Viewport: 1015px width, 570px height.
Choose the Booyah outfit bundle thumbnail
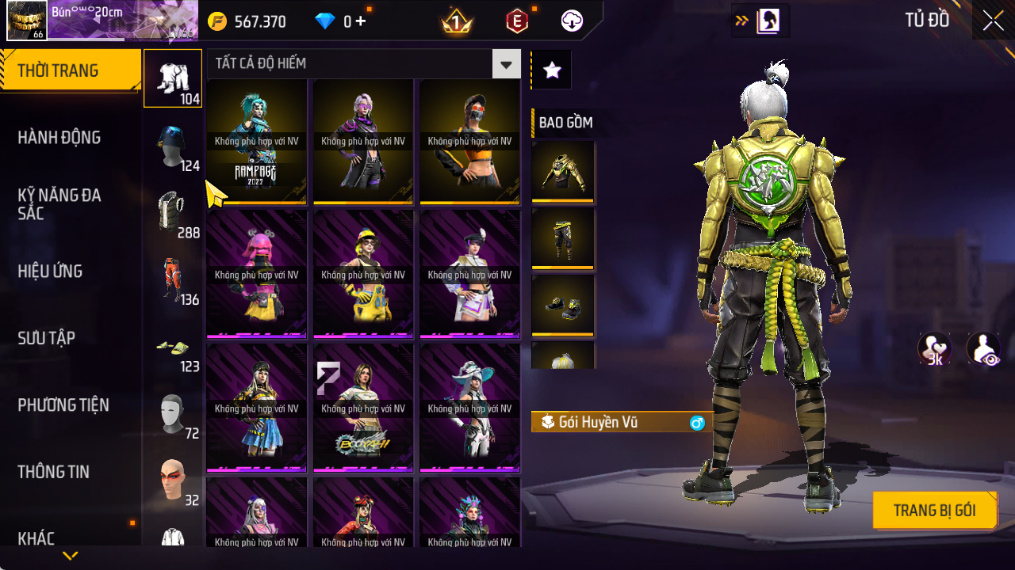363,408
